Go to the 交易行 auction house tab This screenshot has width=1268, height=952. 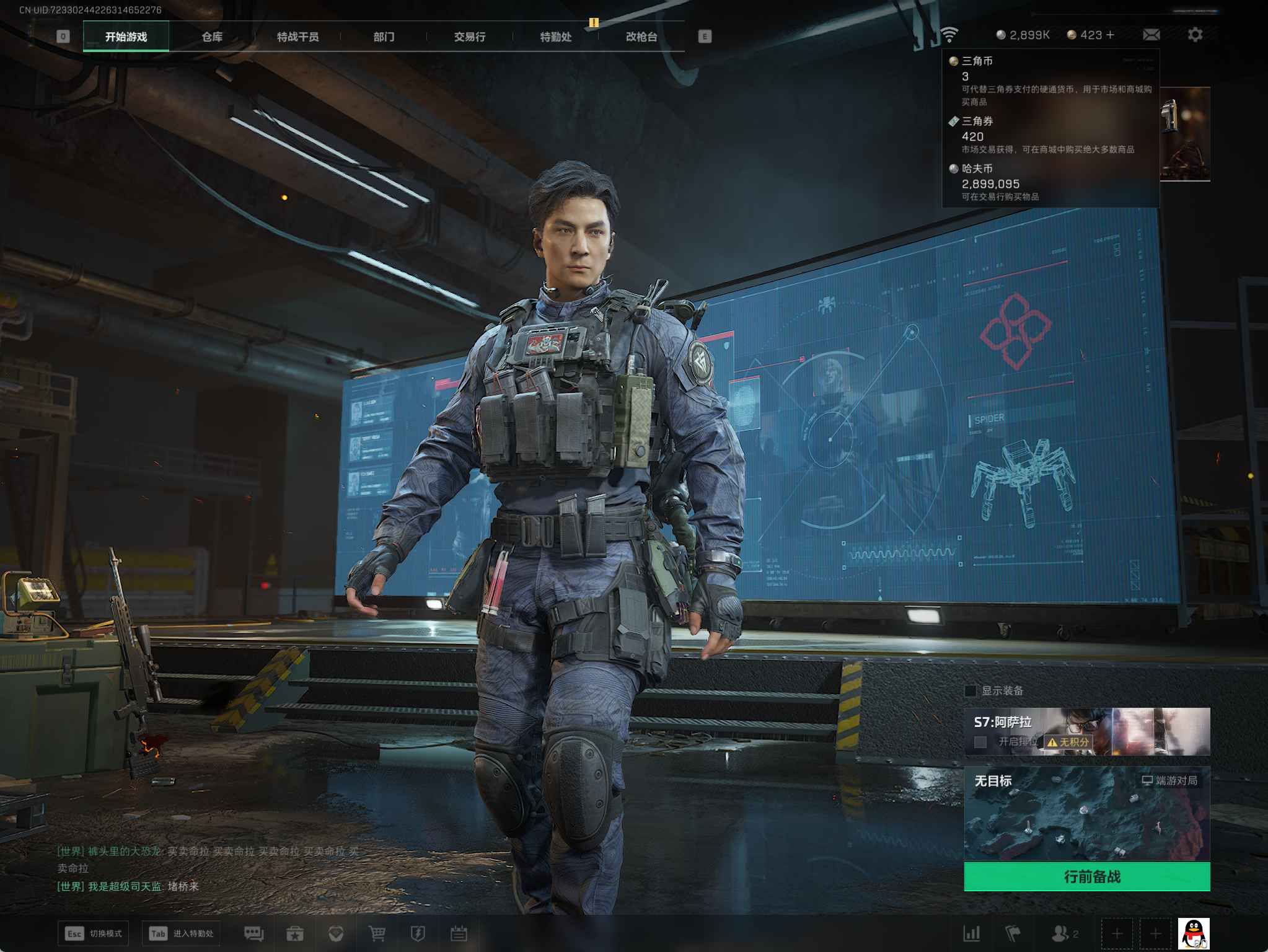[x=469, y=37]
